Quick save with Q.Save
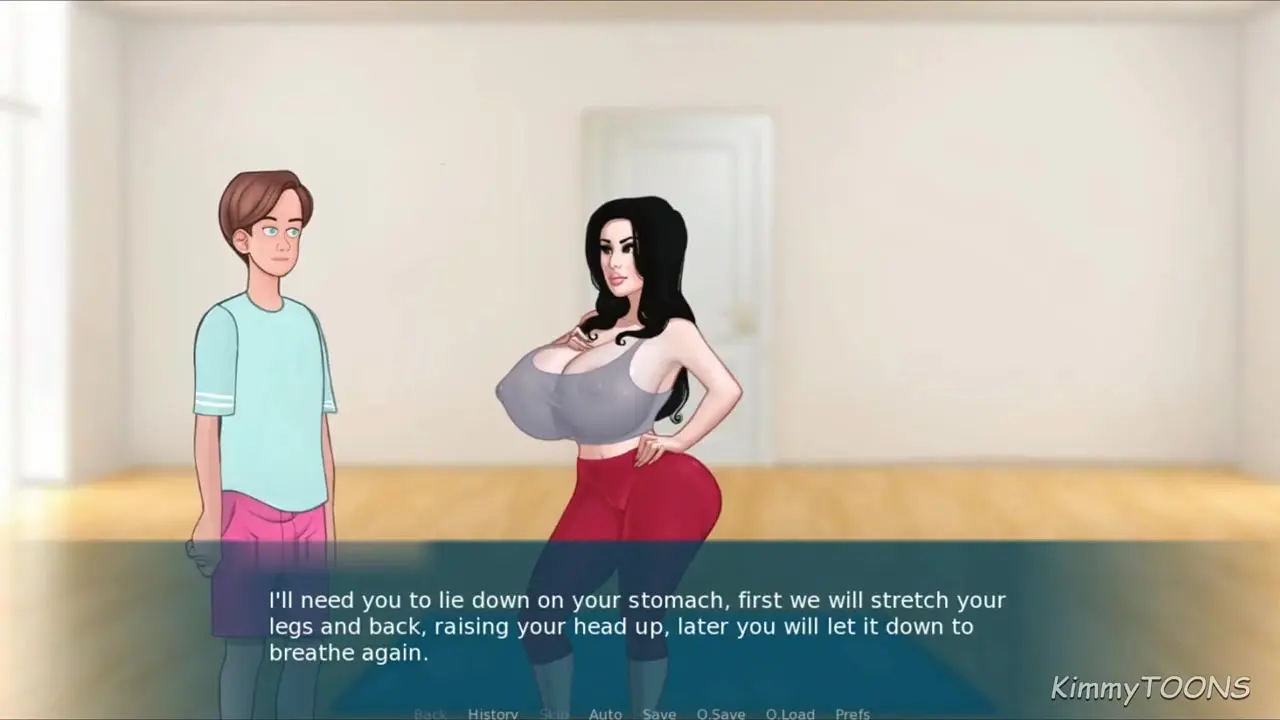 pos(721,713)
